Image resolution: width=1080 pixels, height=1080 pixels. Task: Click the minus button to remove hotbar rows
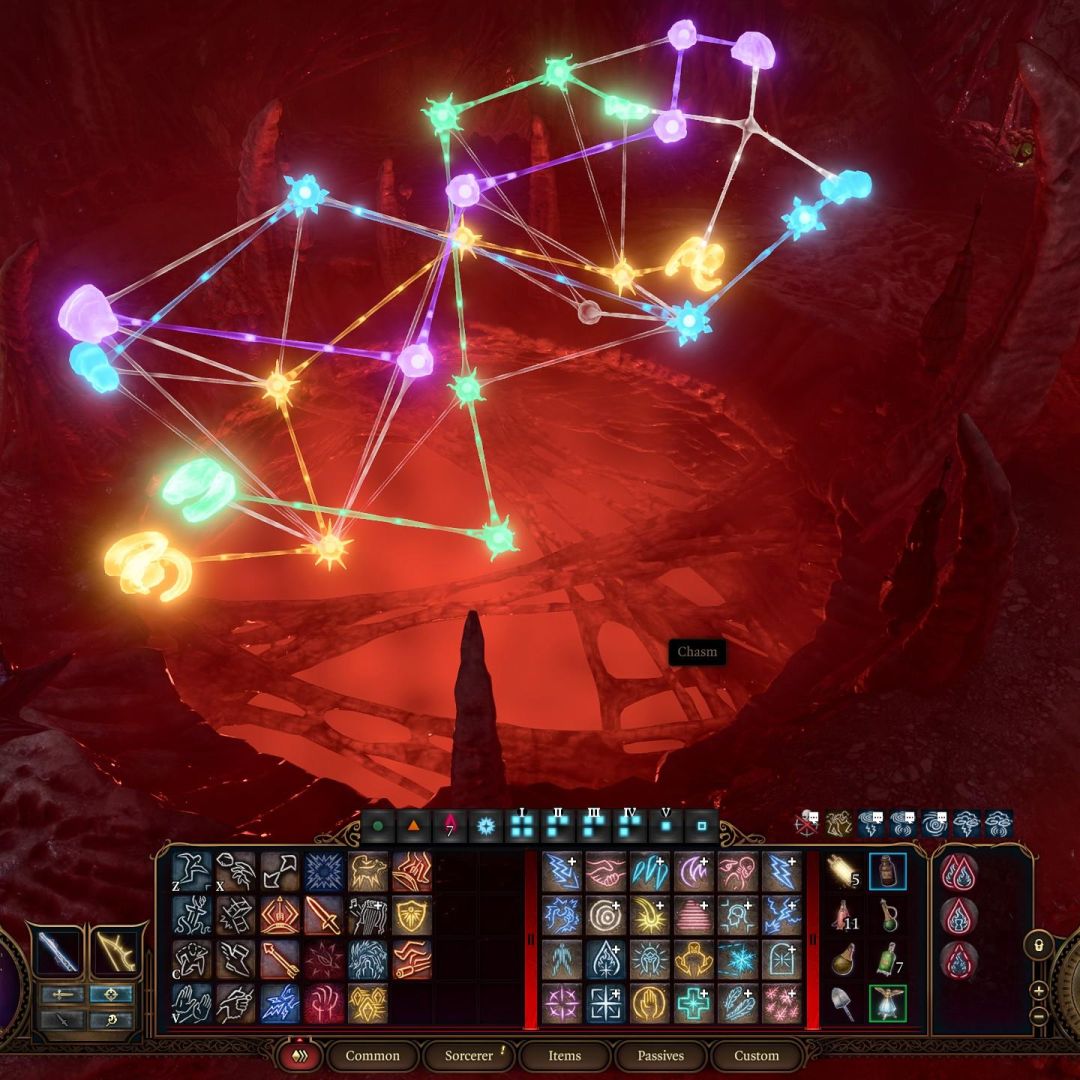click(1039, 1012)
